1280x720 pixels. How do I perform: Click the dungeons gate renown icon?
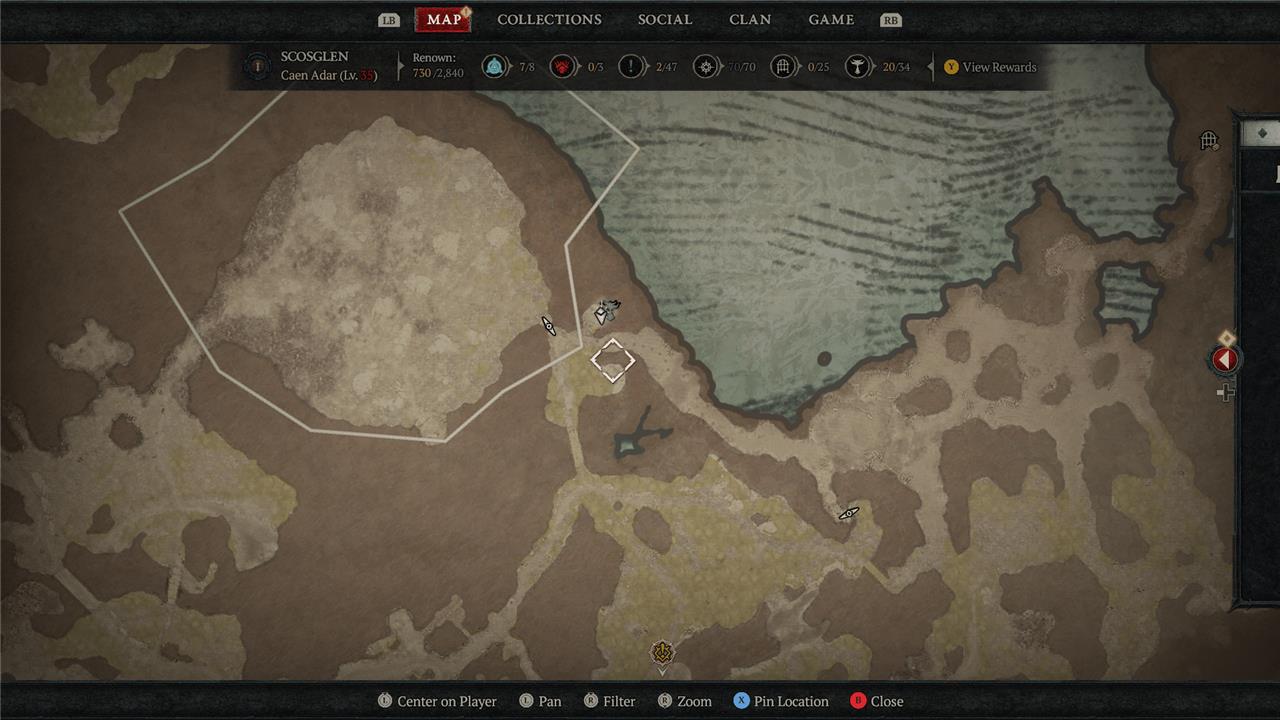[x=784, y=67]
